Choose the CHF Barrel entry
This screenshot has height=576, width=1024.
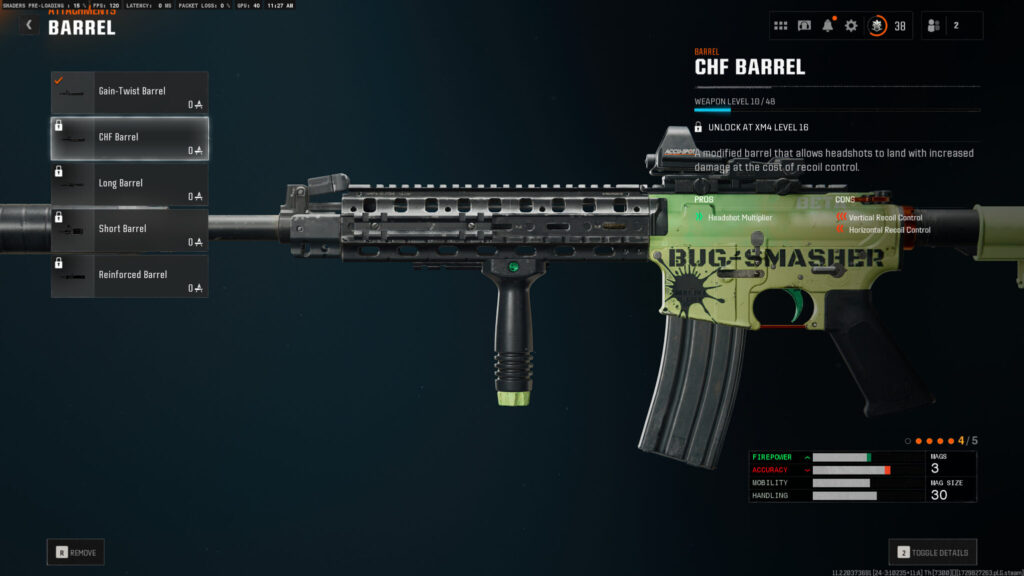(130, 138)
